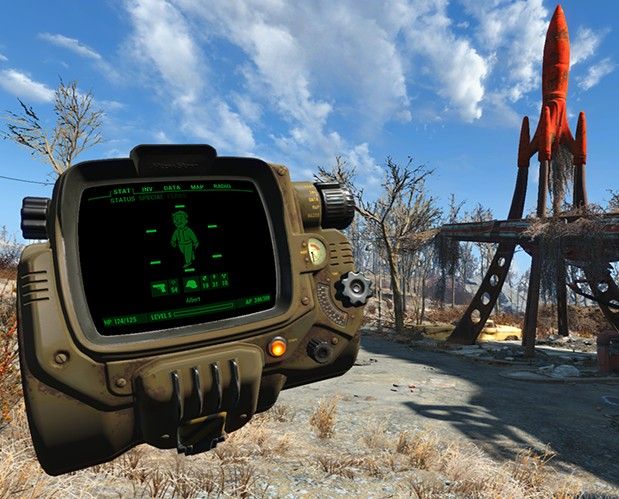Open the SPECIAL sub-tab

pos(150,198)
